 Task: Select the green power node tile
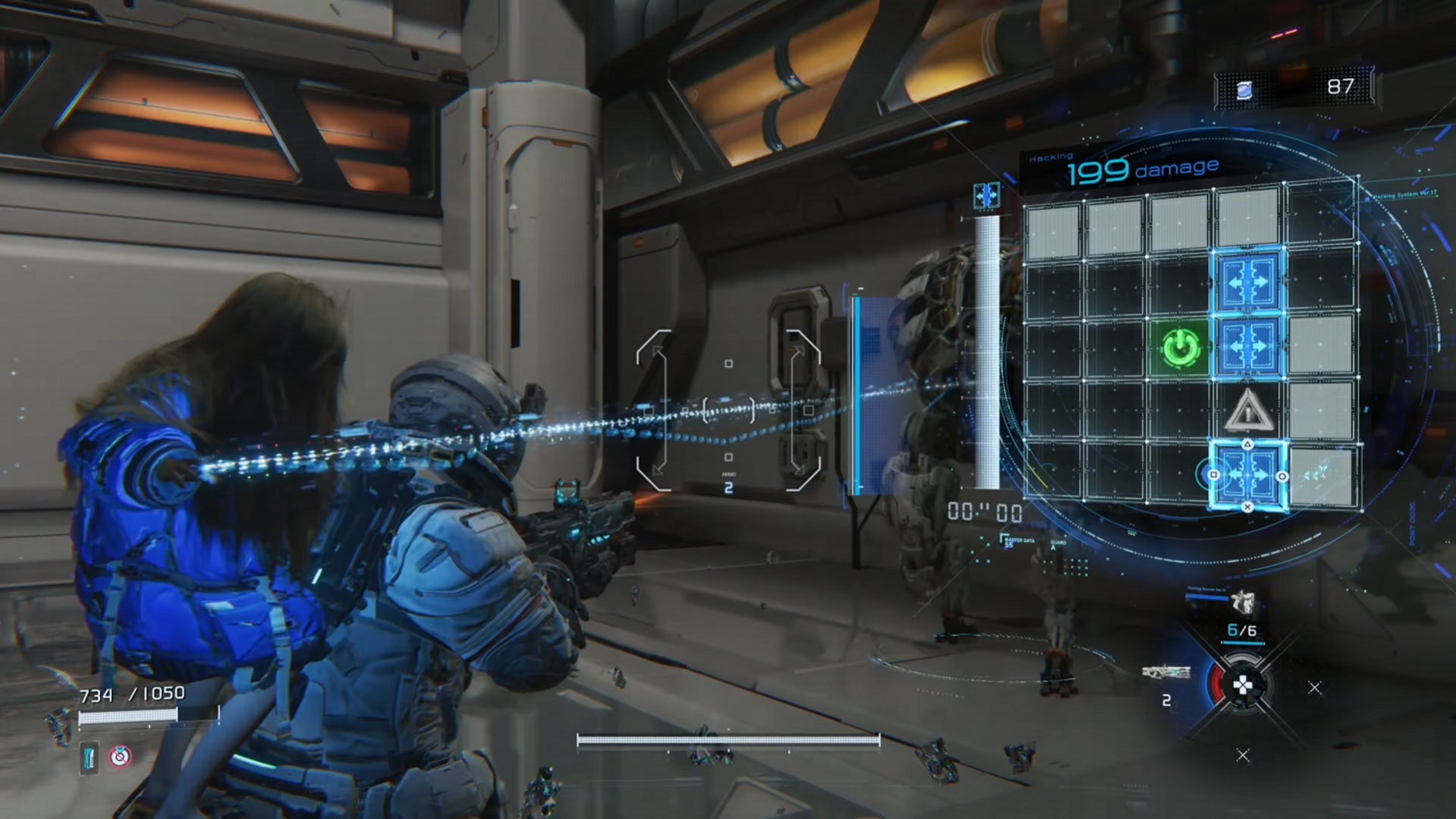tap(1181, 348)
